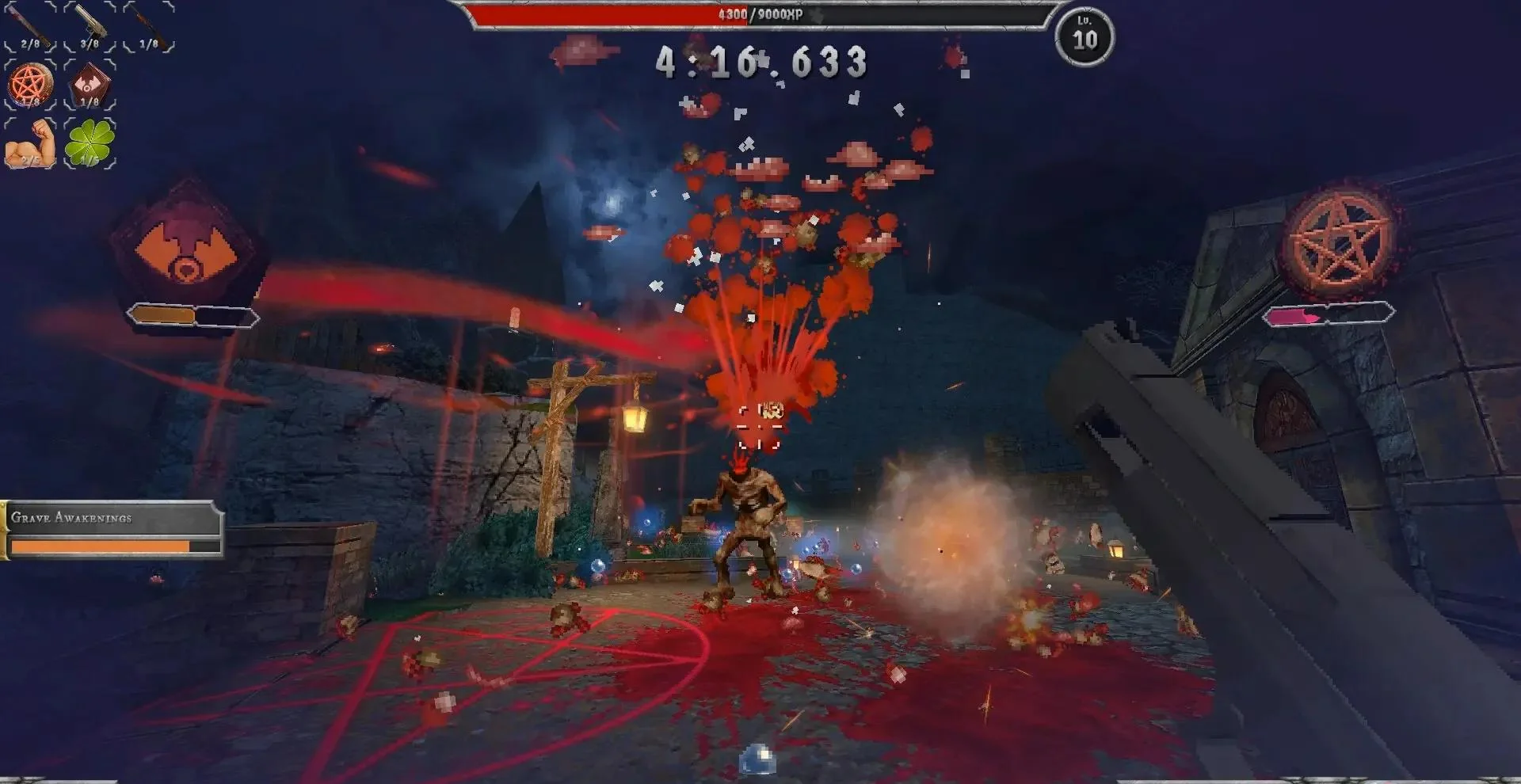This screenshot has height=784, width=1521.
Task: Select the rifle weapon slot showing 2/8
Action: click(32, 28)
